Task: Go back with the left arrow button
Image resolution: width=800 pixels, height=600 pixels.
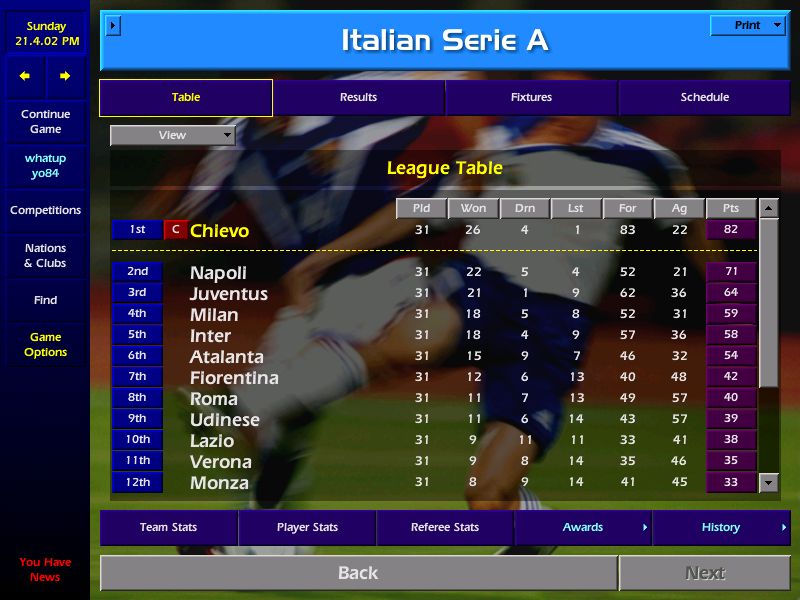Action: pyautogui.click(x=25, y=76)
